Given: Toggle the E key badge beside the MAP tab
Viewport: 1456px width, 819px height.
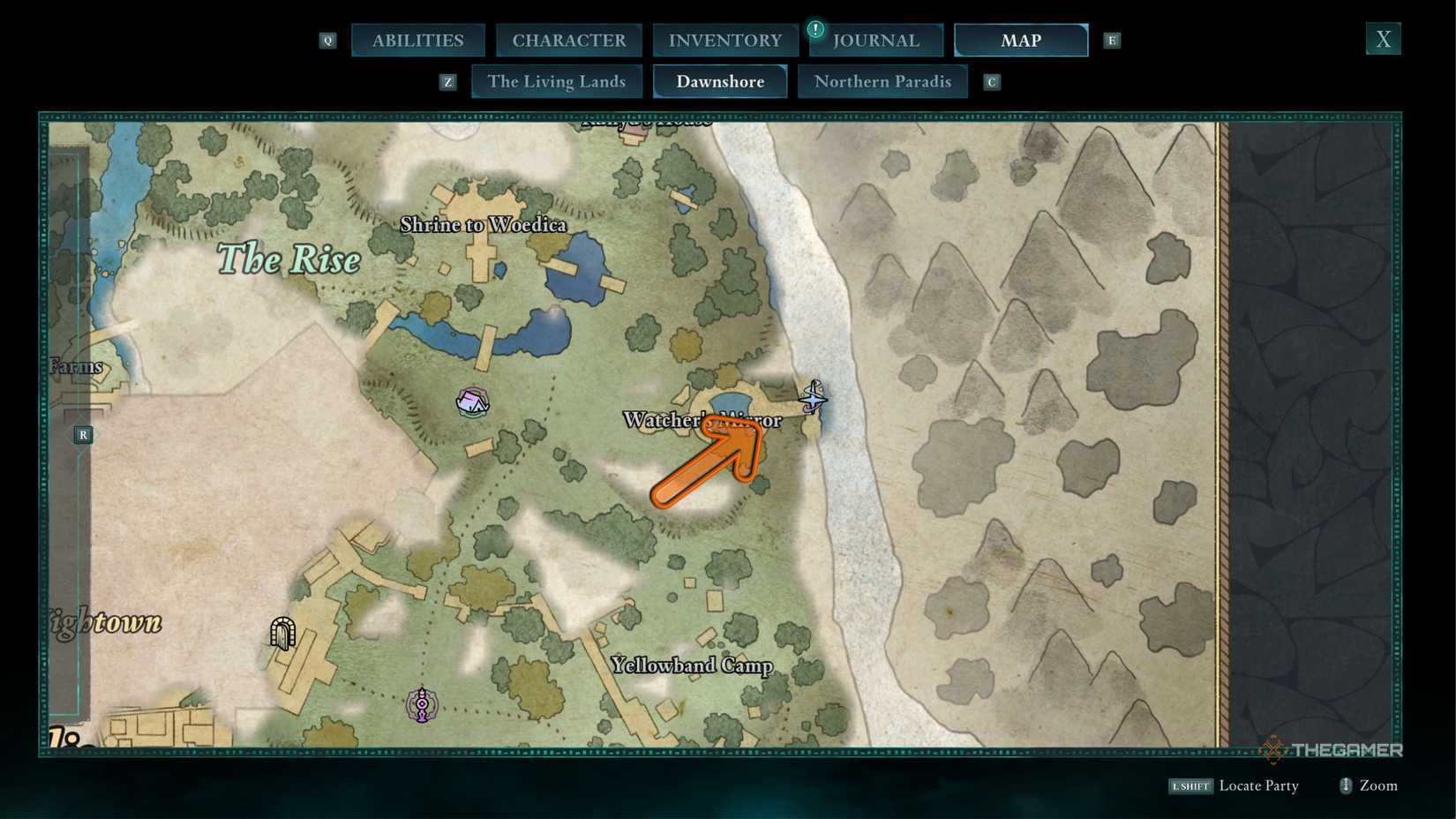Looking at the screenshot, I should point(1111,40).
